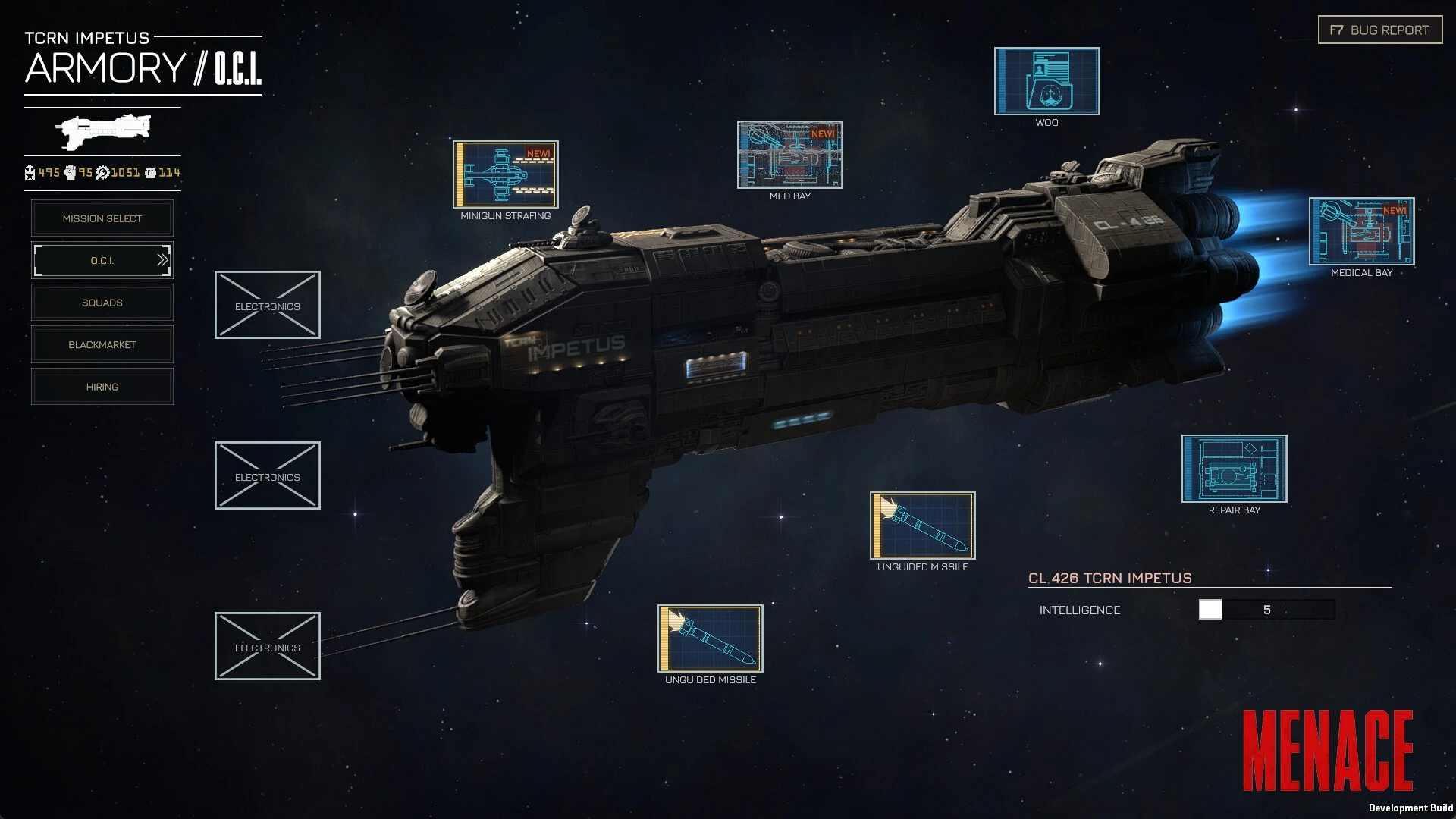Screen dimensions: 1456x819
Task: Go to the Squads screen
Action: click(x=102, y=303)
